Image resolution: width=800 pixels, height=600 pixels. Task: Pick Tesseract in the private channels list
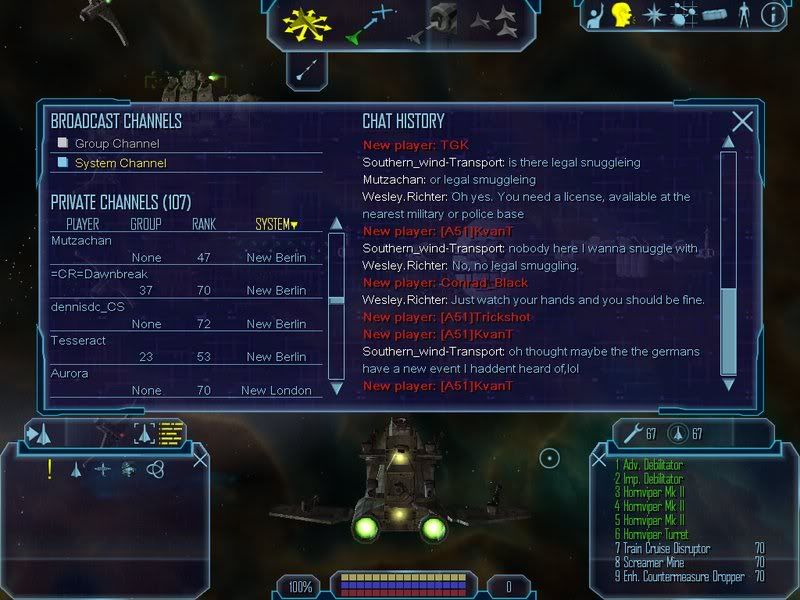82,340
